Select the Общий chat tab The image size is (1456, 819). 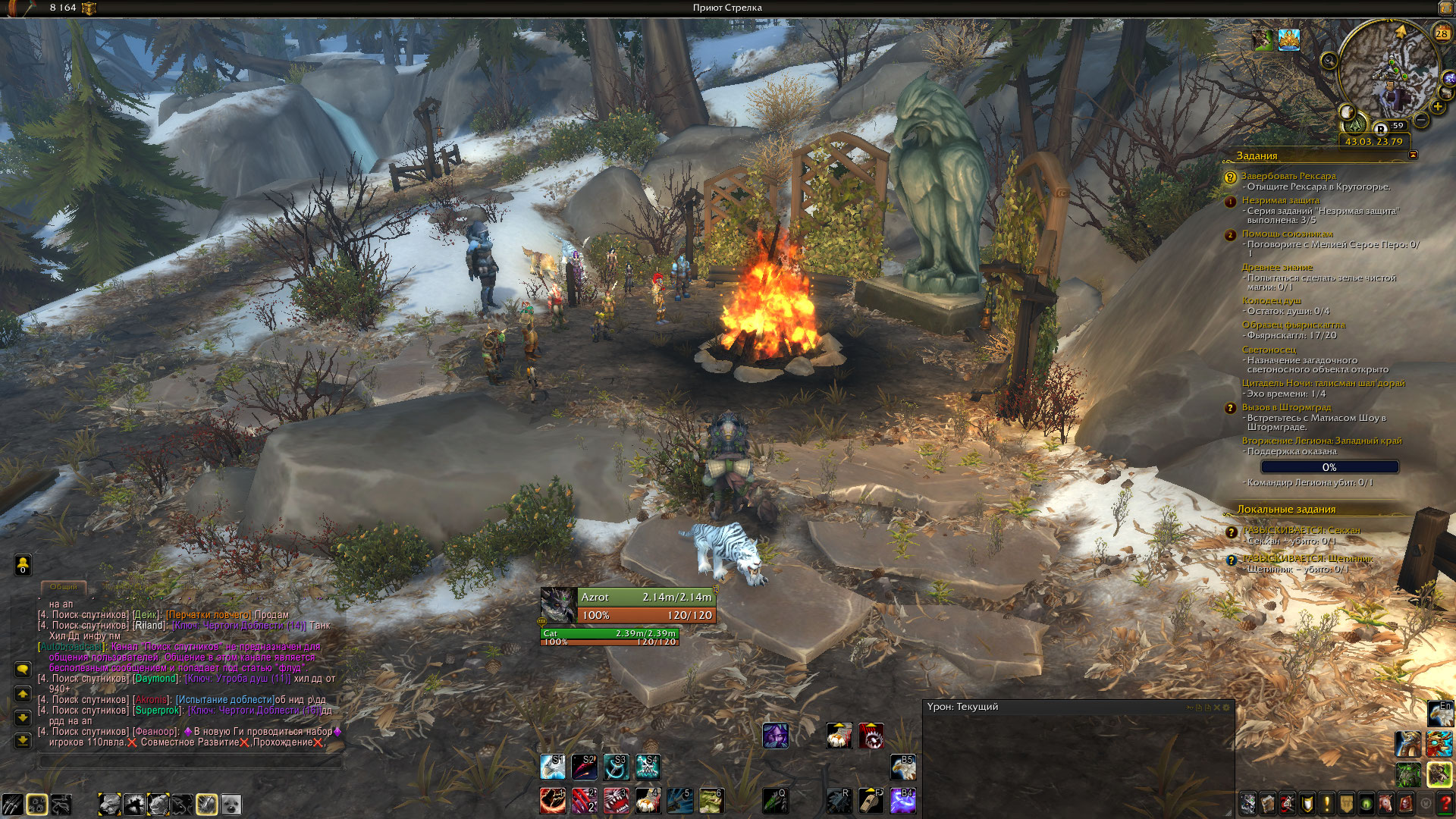point(64,587)
